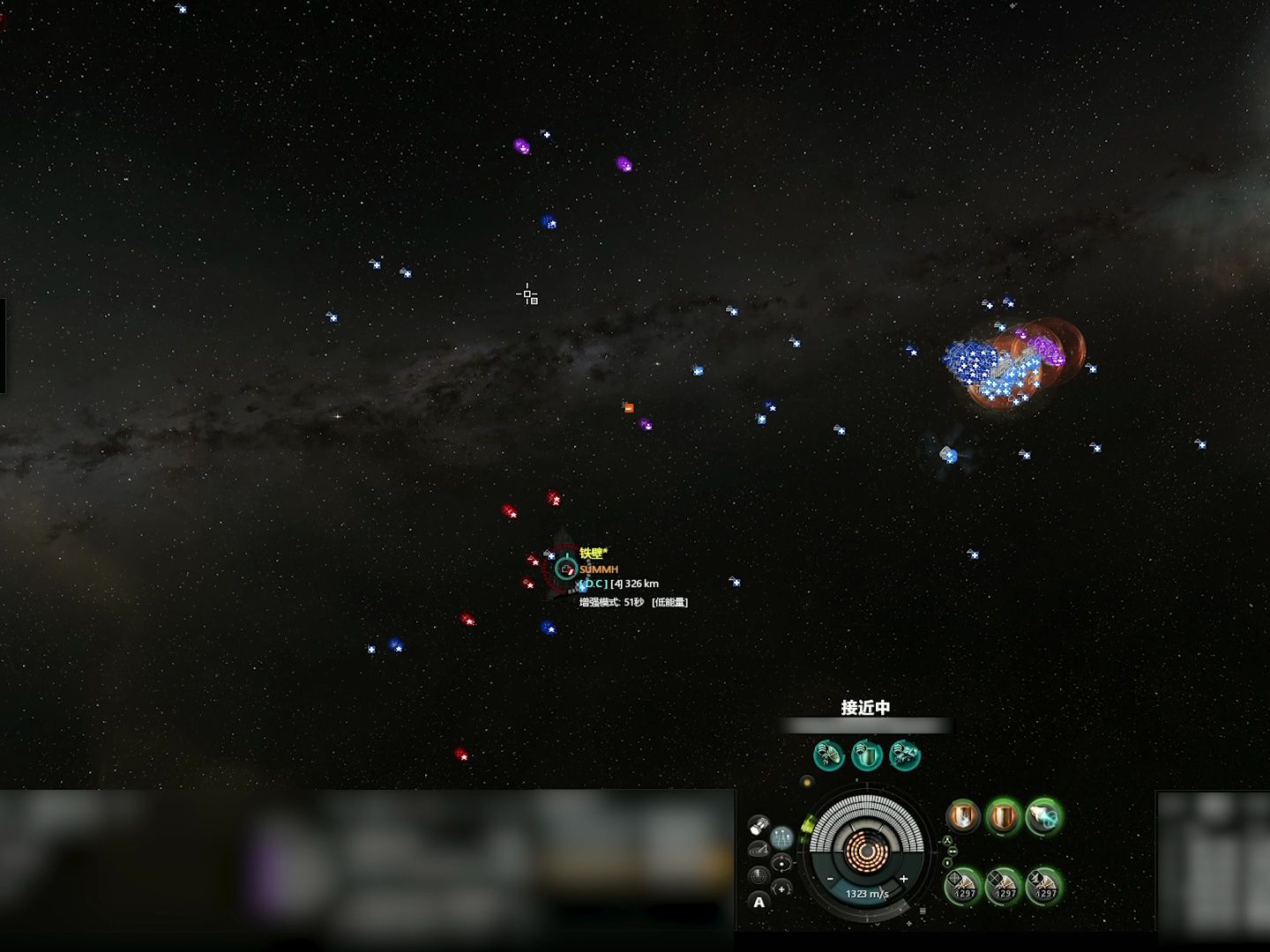Activate the middle turret with 1297 charges
This screenshot has width=1270, height=952.
tap(1004, 887)
